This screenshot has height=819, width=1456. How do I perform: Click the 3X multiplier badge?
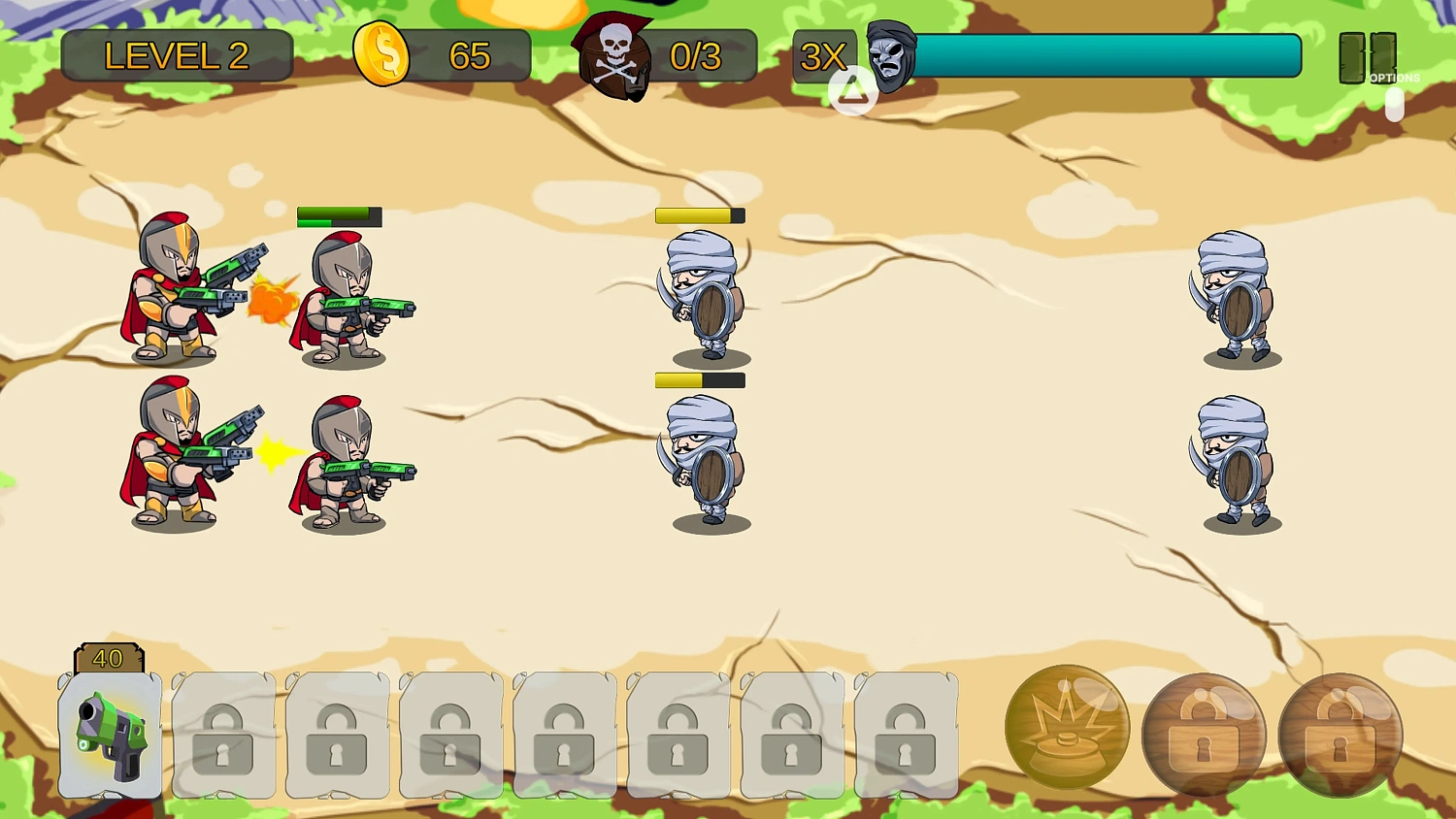click(x=824, y=58)
